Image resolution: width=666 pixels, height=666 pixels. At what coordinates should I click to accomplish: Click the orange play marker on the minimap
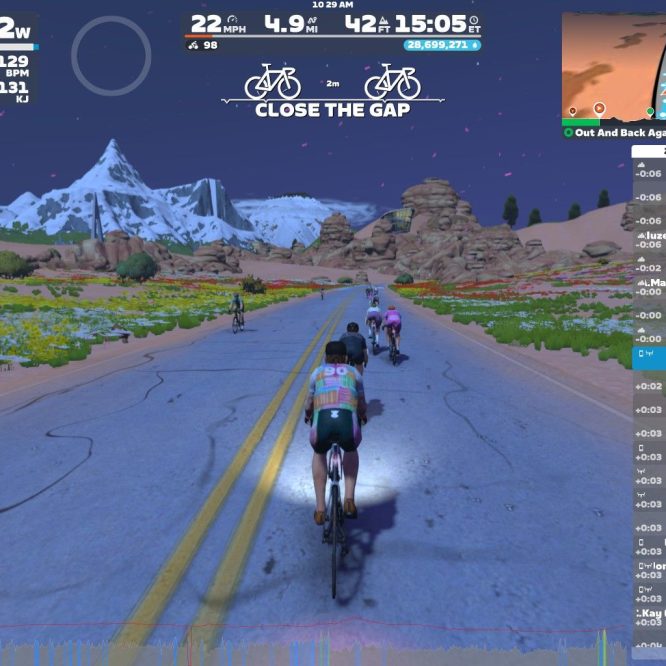[x=599, y=108]
